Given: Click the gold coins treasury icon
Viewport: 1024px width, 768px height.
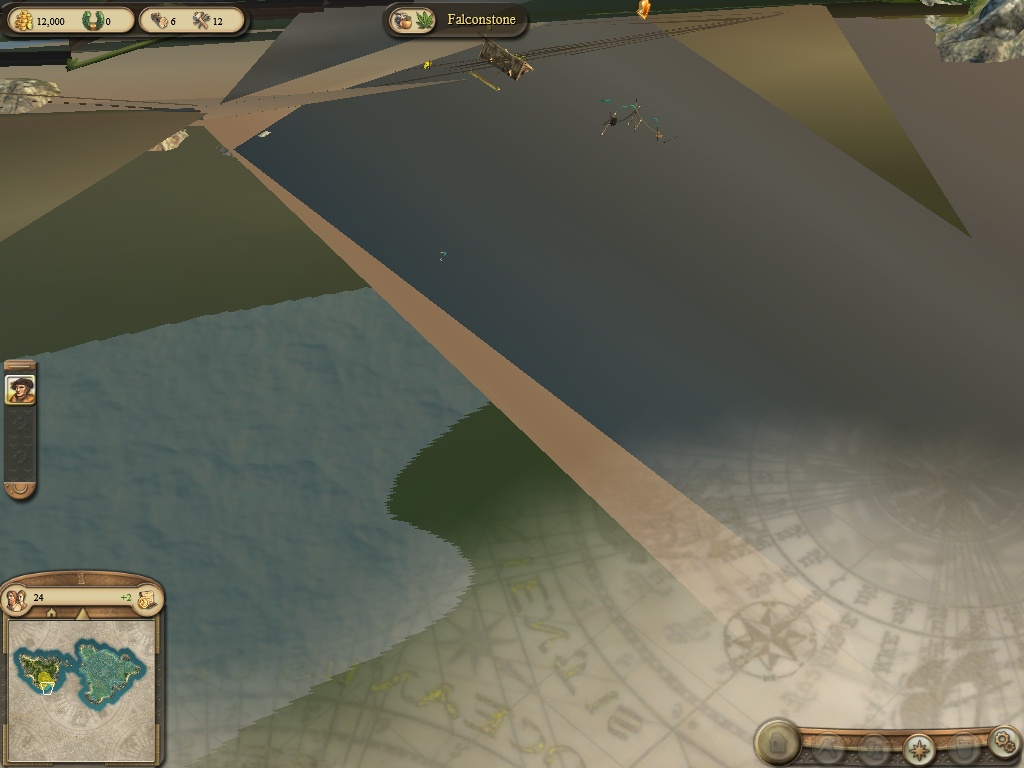Looking at the screenshot, I should [22, 20].
